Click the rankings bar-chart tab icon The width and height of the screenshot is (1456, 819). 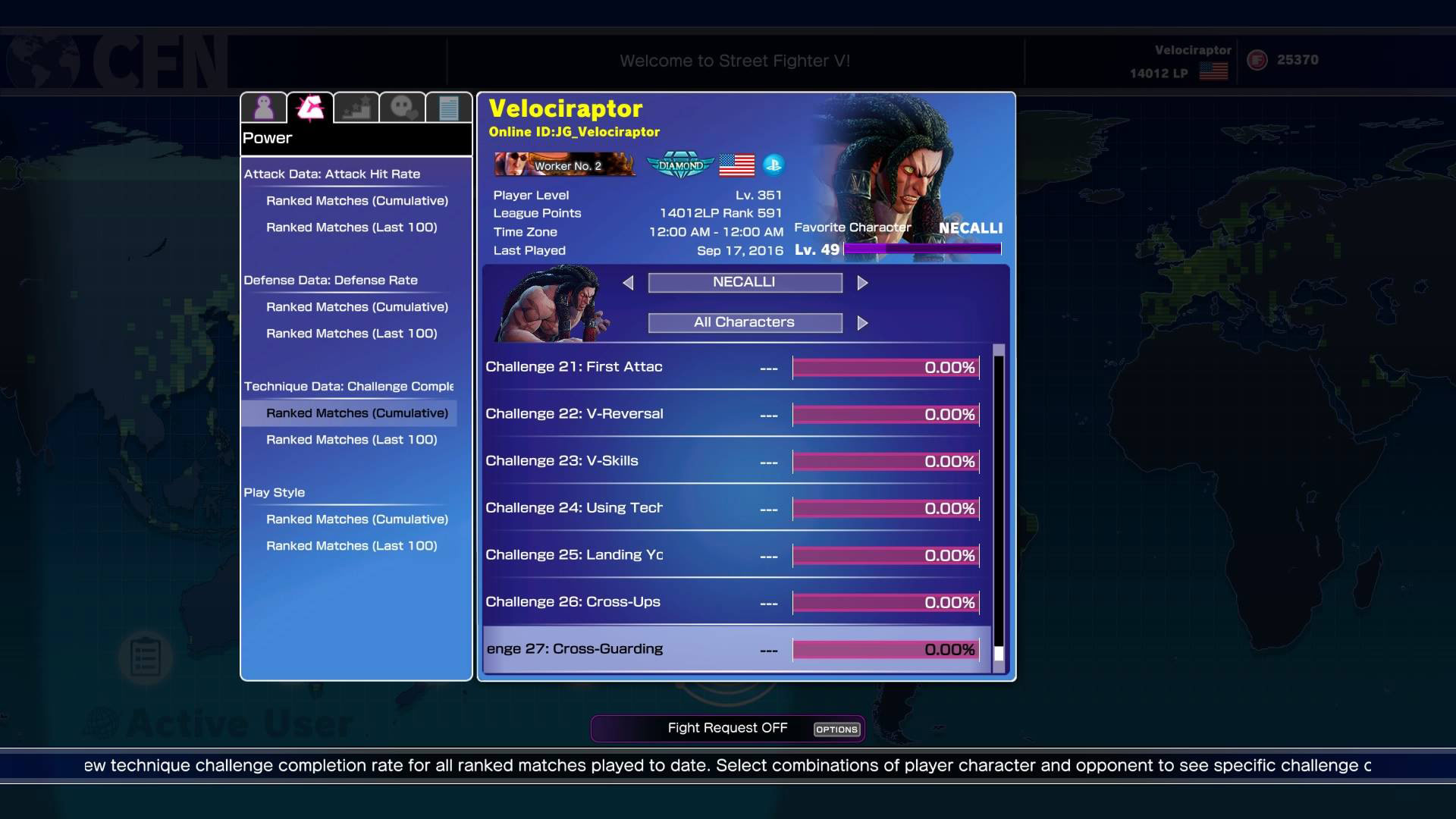tap(357, 106)
